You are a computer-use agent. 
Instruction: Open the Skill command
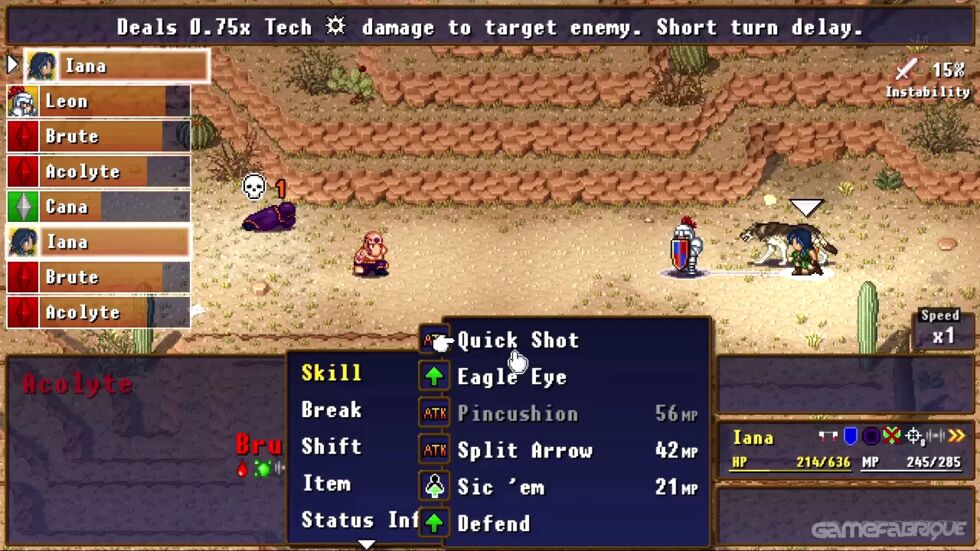pyautogui.click(x=331, y=373)
